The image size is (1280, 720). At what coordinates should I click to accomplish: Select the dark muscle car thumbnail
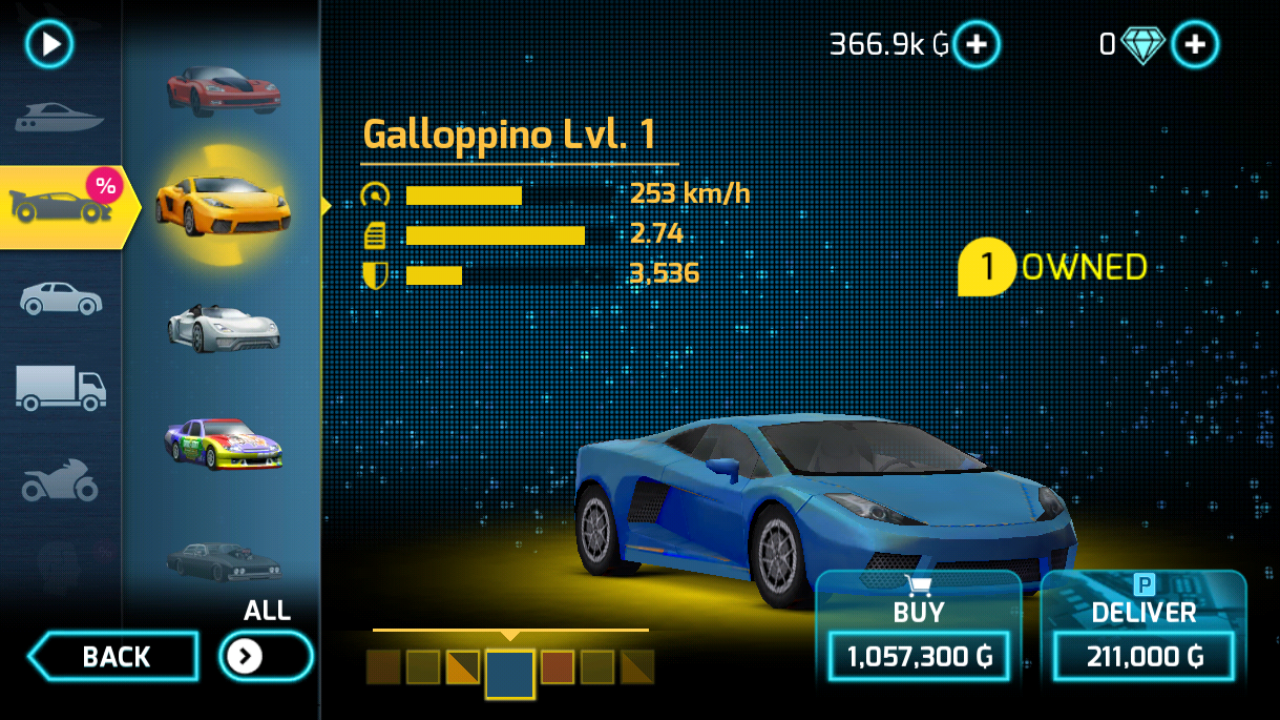click(x=223, y=561)
